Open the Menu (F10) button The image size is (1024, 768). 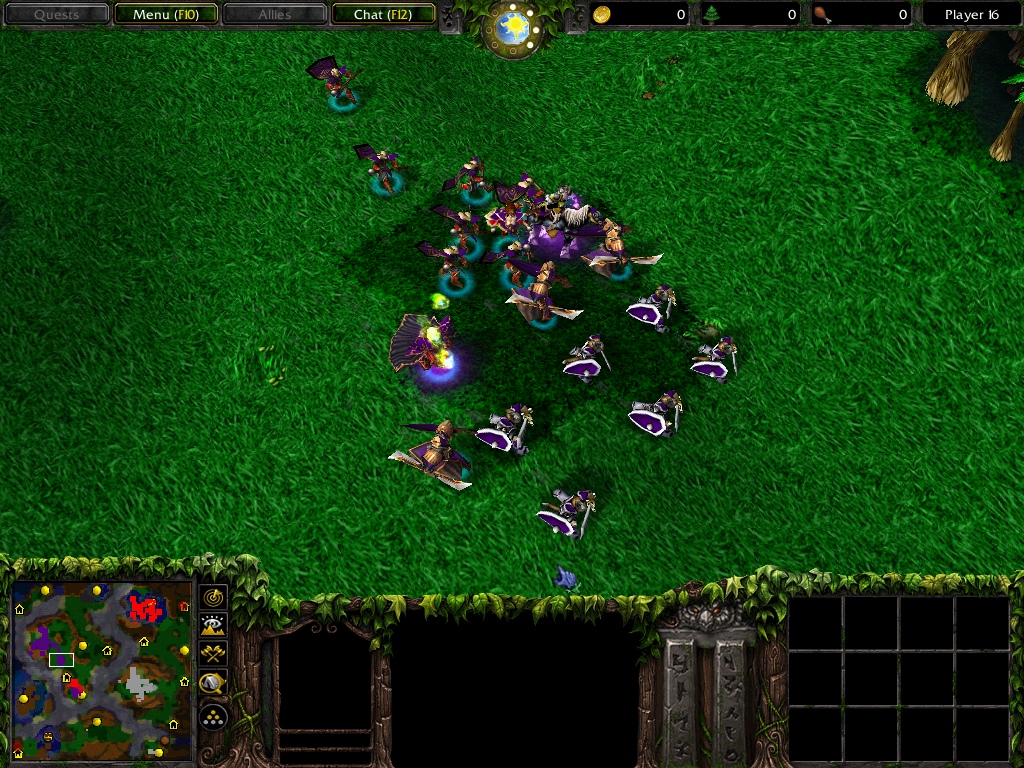pos(165,15)
